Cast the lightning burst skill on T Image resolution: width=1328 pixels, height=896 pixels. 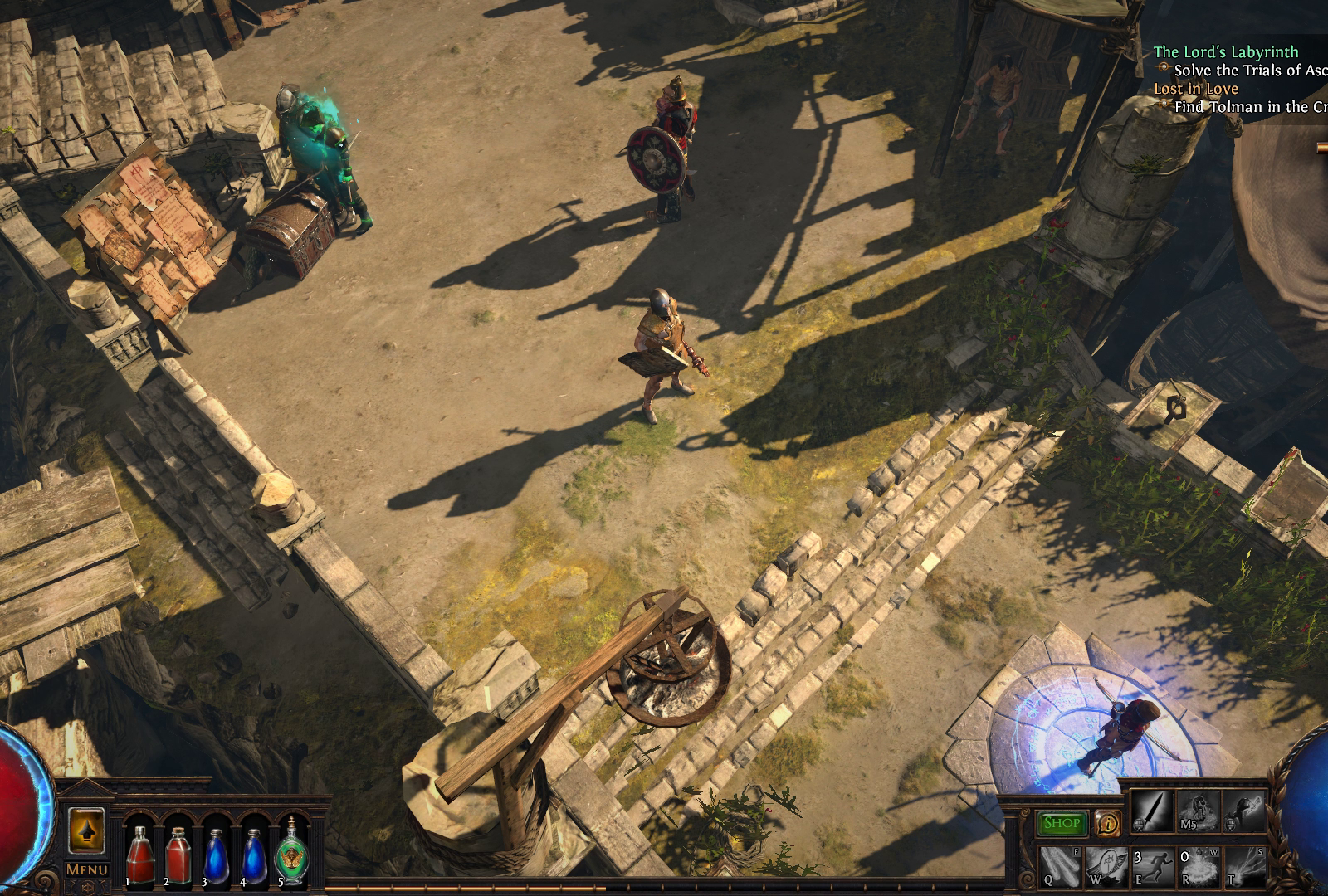[1243, 864]
